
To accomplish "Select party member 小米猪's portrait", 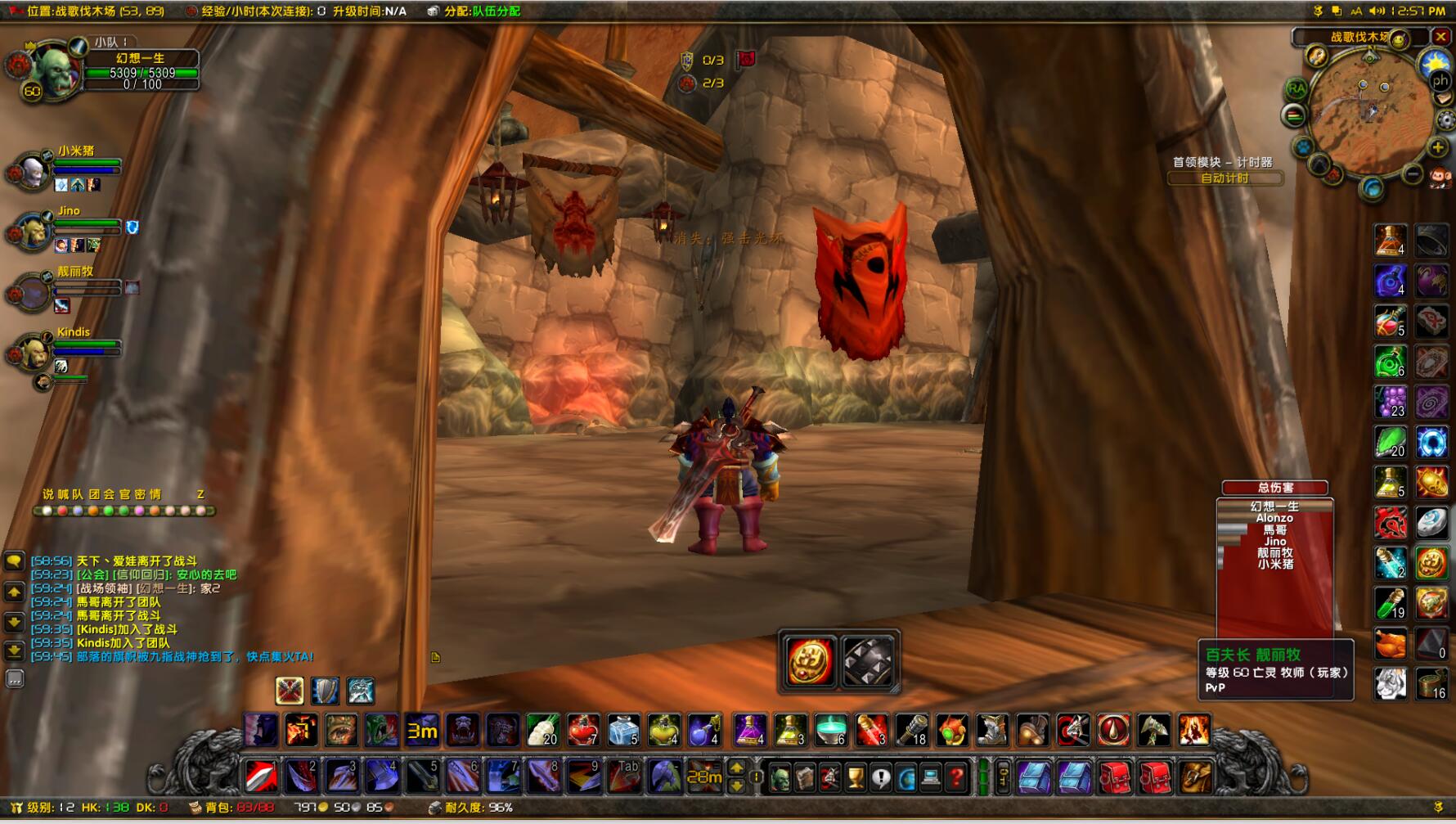I will coord(33,170).
